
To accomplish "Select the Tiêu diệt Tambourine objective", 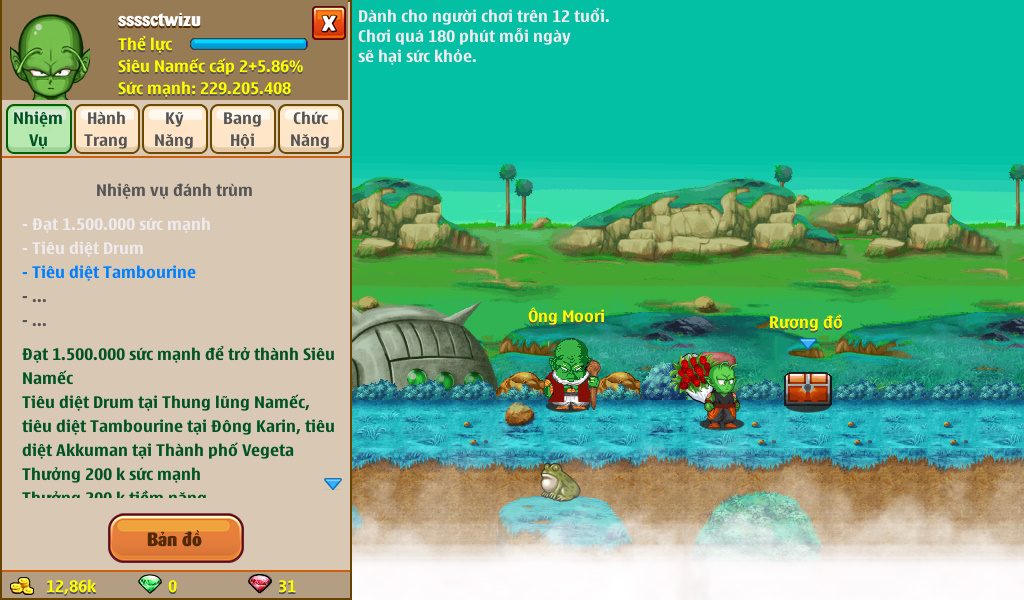I will (113, 272).
